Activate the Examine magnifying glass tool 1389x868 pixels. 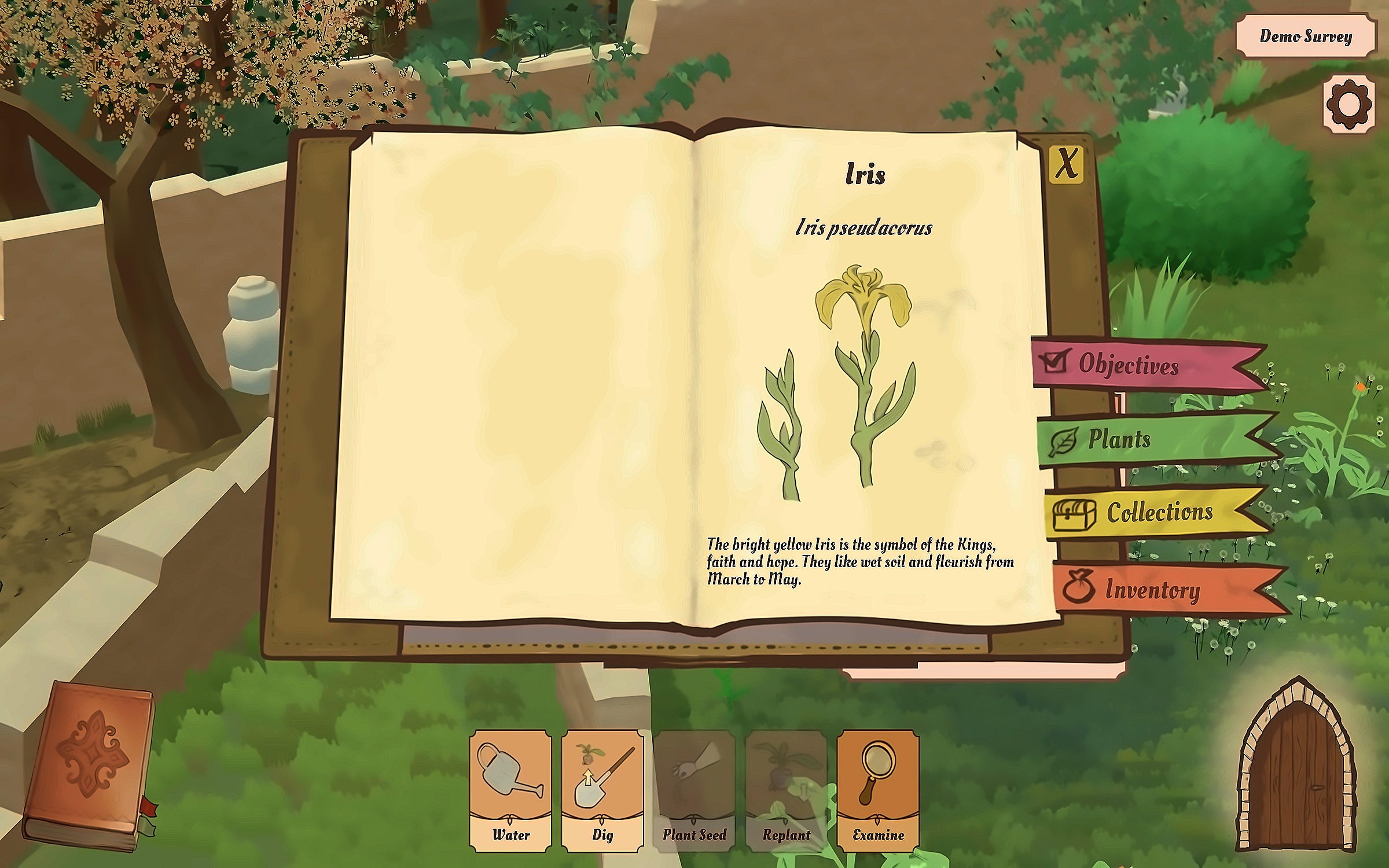tap(878, 790)
